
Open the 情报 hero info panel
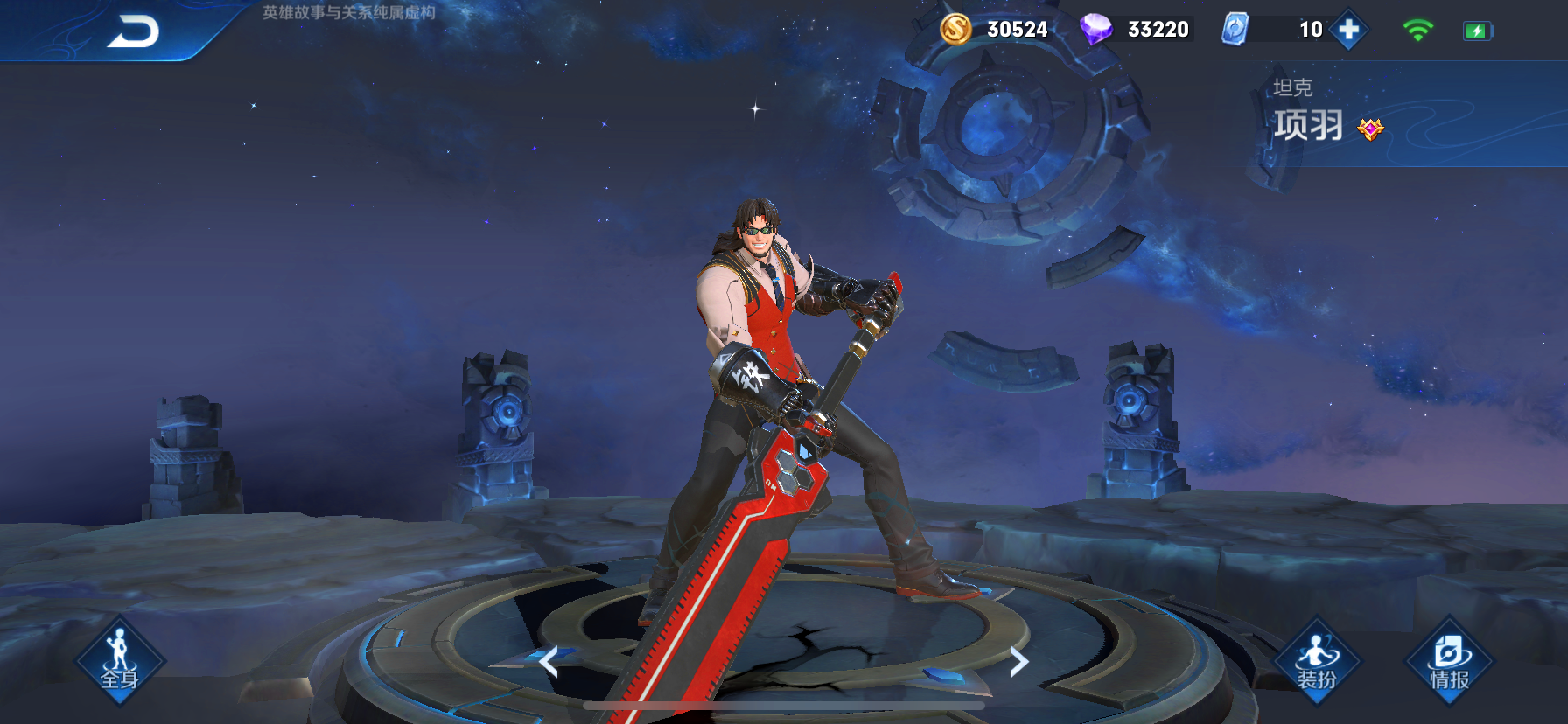1449,660
